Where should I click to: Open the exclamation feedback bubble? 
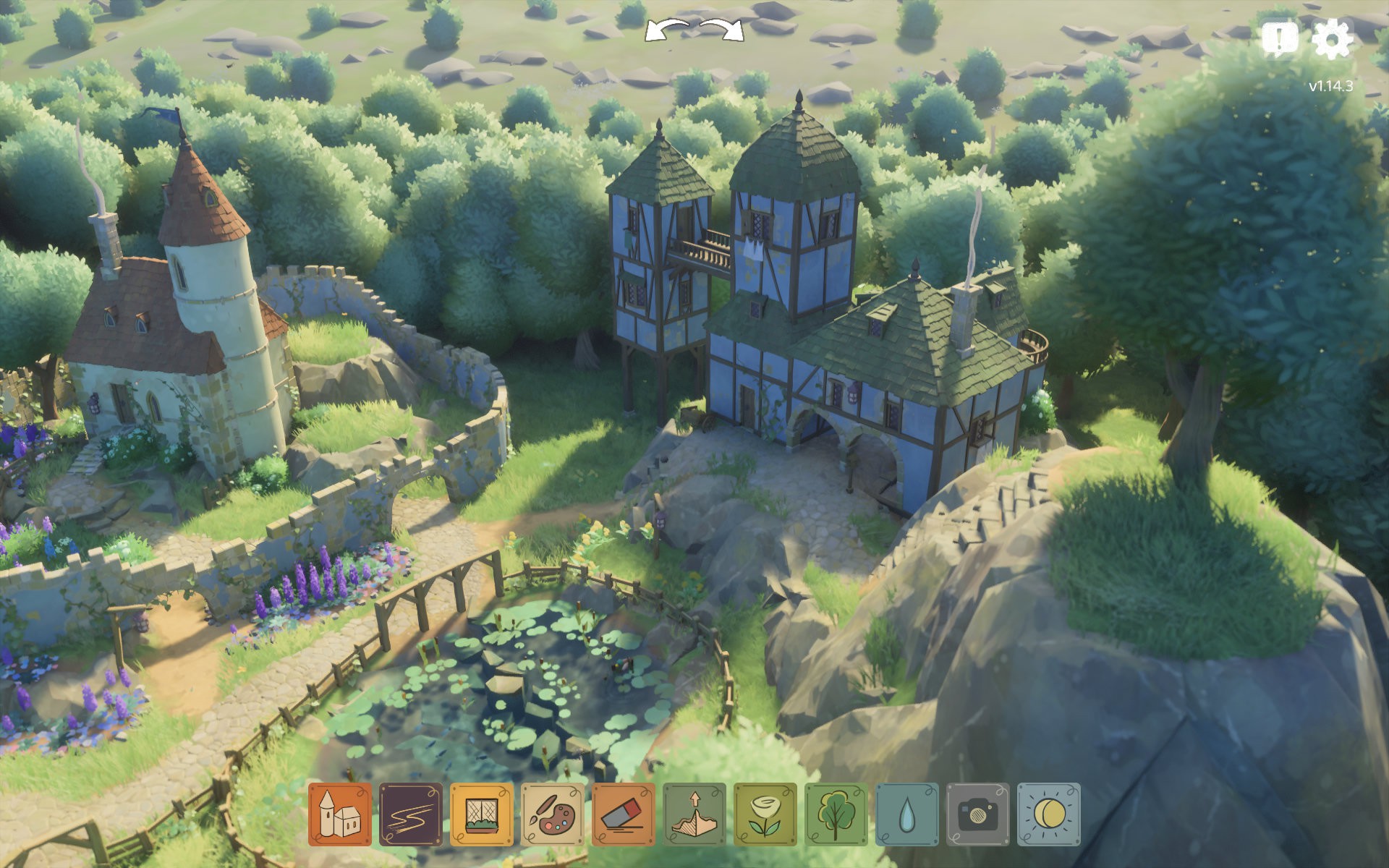click(x=1279, y=38)
